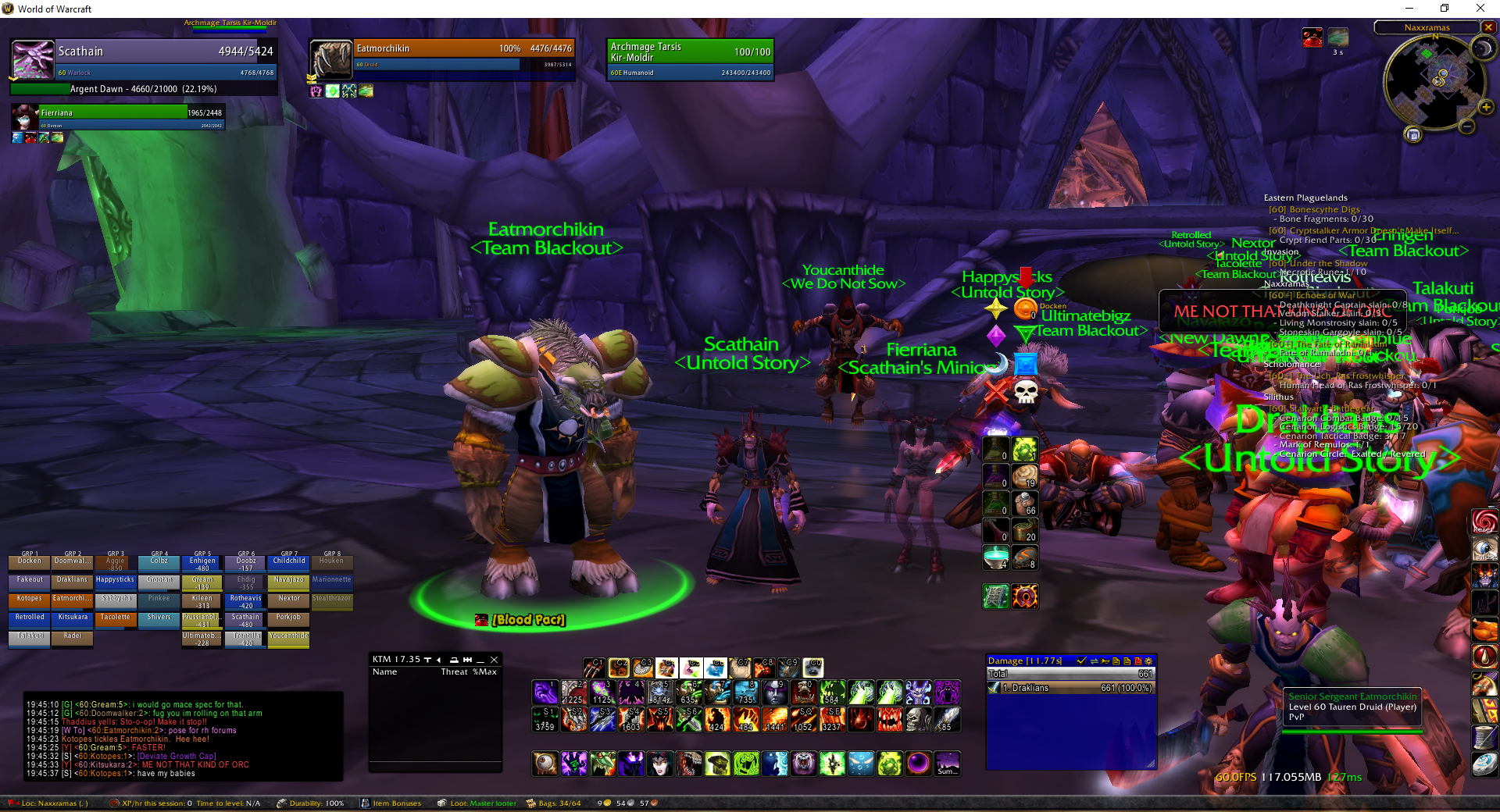The image size is (1500, 812).
Task: Zoom in on the minimap
Action: 1486,107
